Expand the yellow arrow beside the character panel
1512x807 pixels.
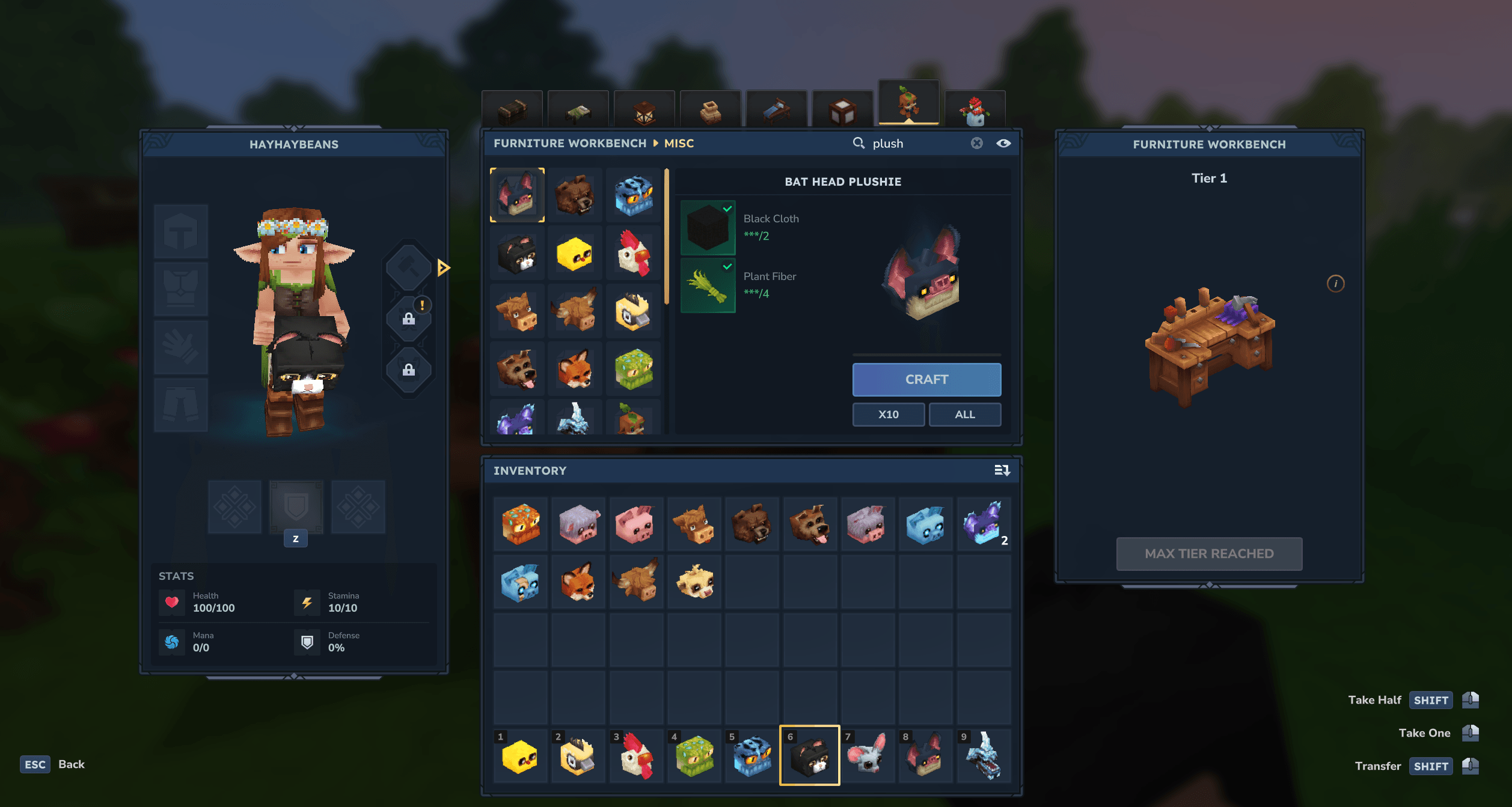pyautogui.click(x=443, y=269)
